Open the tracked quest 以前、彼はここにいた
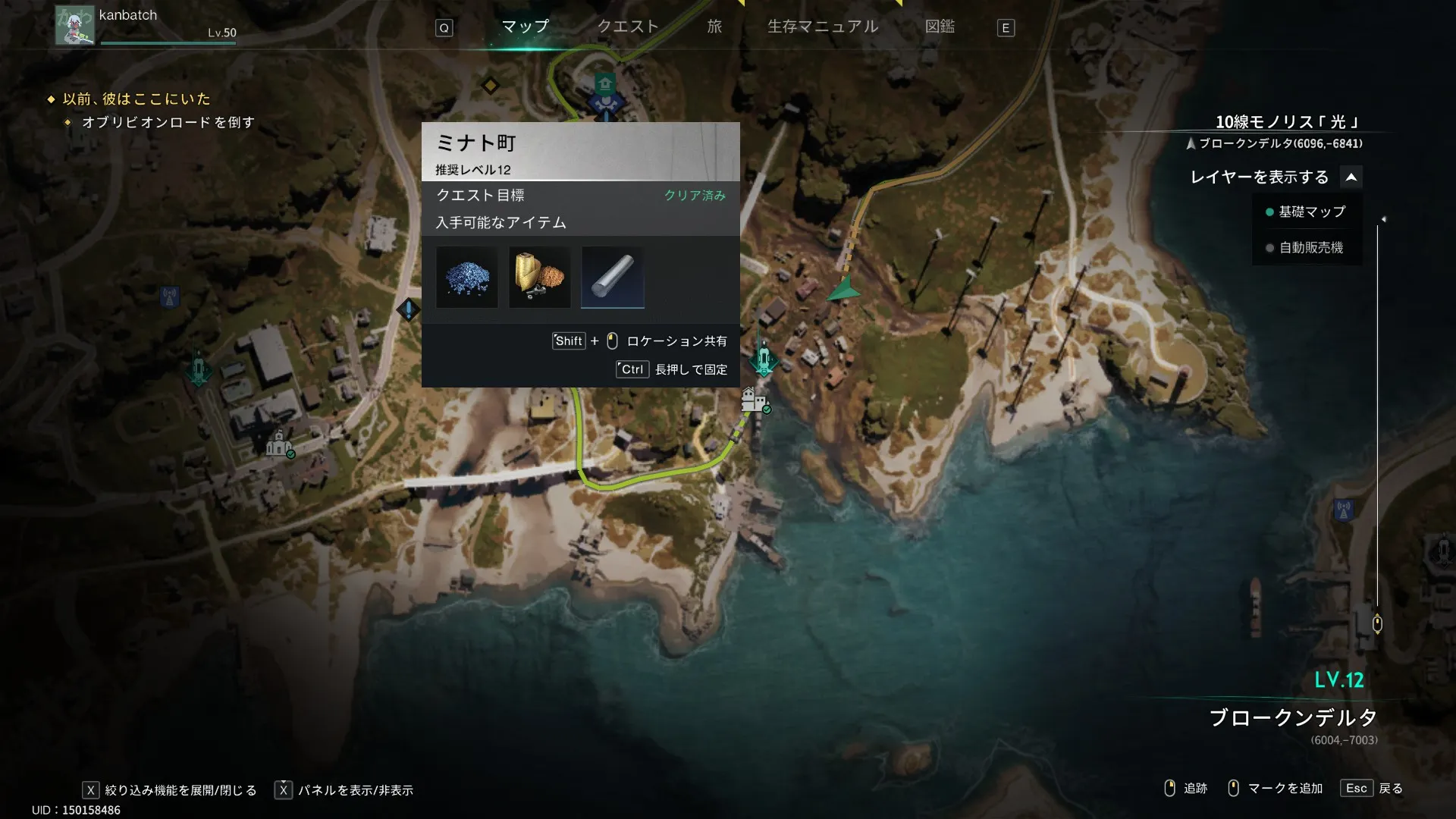Screen dimensions: 1456x819 136,99
